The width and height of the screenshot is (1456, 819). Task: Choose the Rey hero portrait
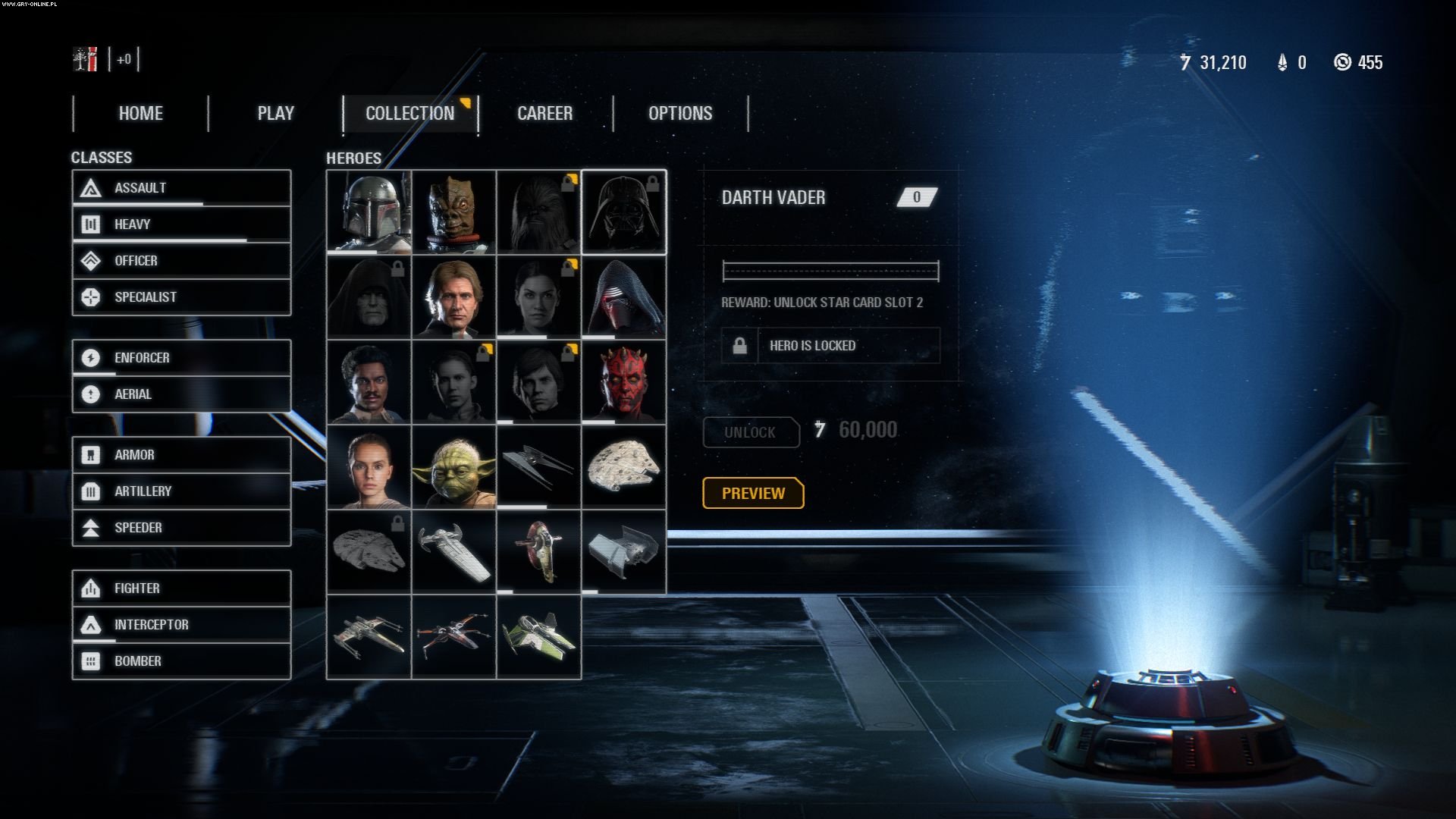tap(369, 466)
